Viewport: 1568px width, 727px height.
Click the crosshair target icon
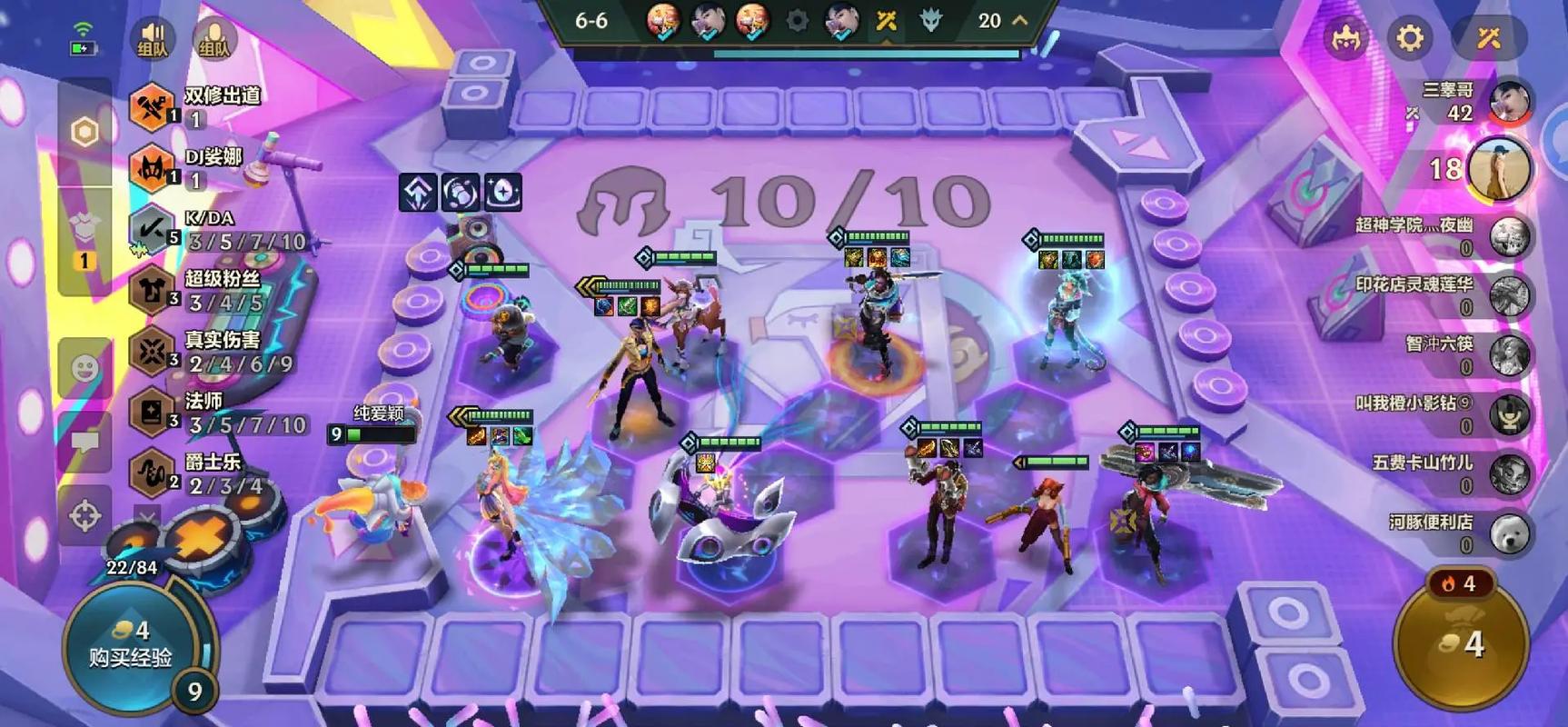click(x=85, y=516)
